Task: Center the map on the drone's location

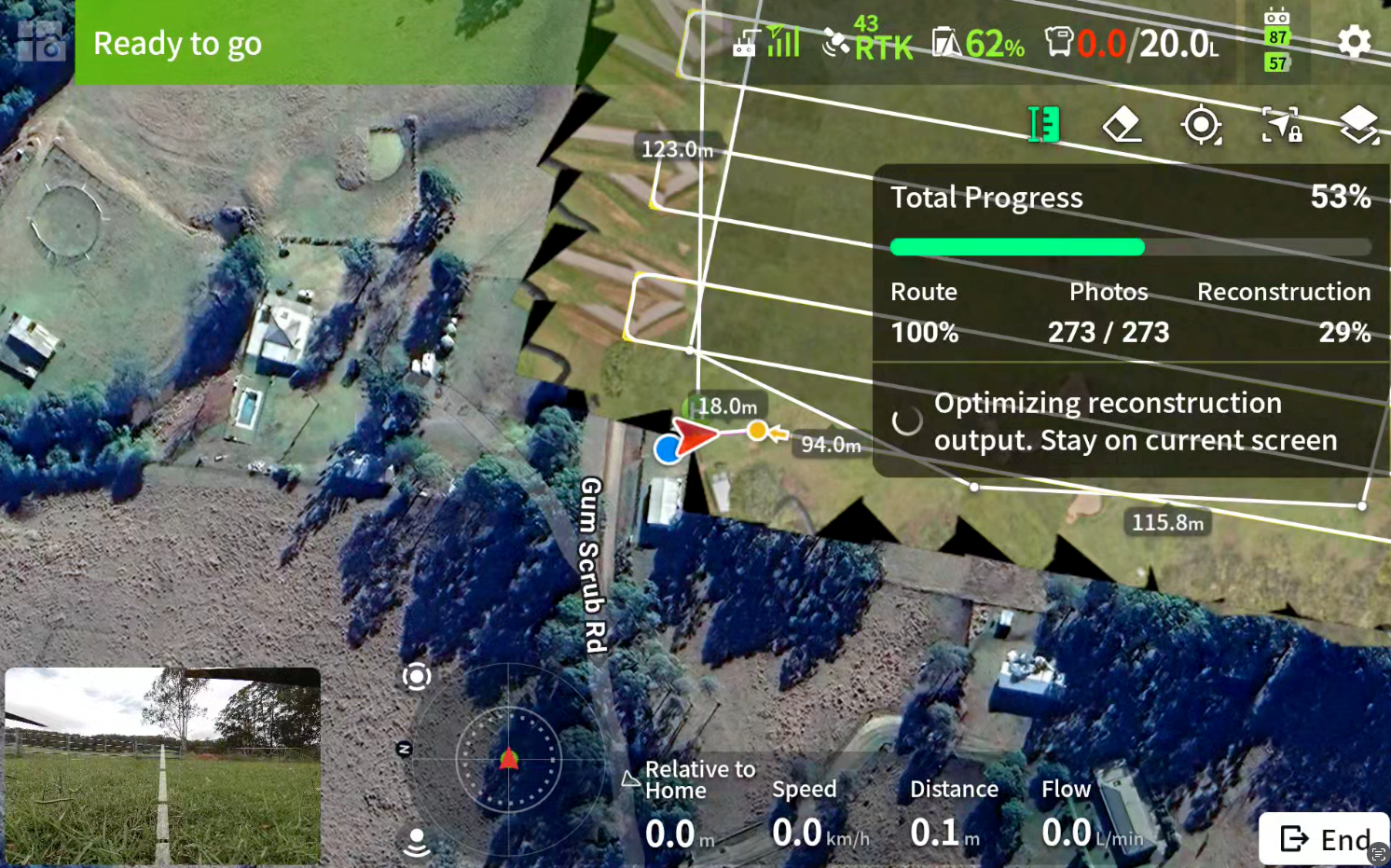Action: [x=1202, y=124]
